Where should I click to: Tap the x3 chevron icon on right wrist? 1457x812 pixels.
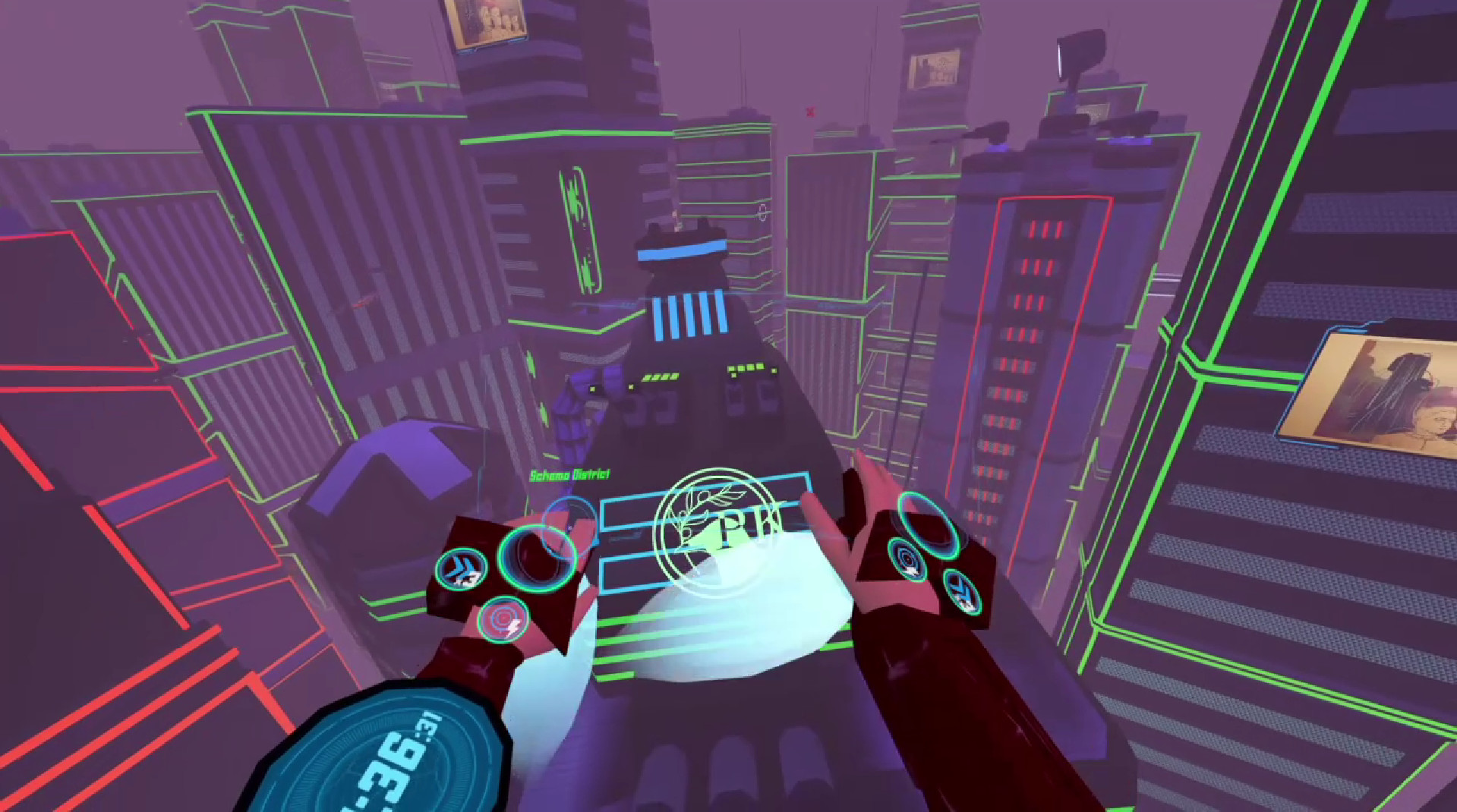coord(961,590)
